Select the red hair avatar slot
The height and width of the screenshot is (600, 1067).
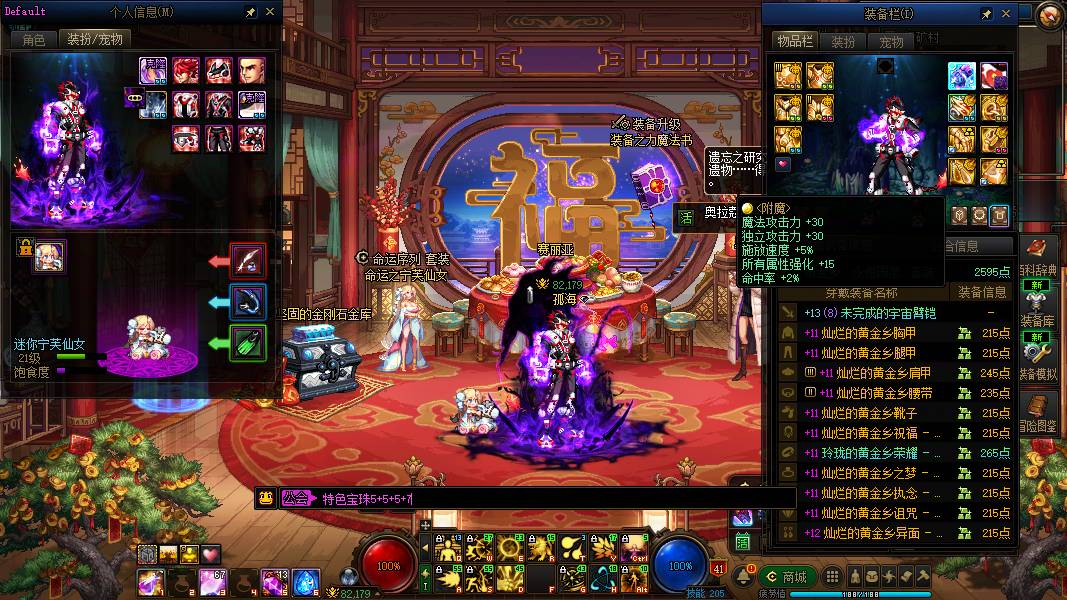186,70
